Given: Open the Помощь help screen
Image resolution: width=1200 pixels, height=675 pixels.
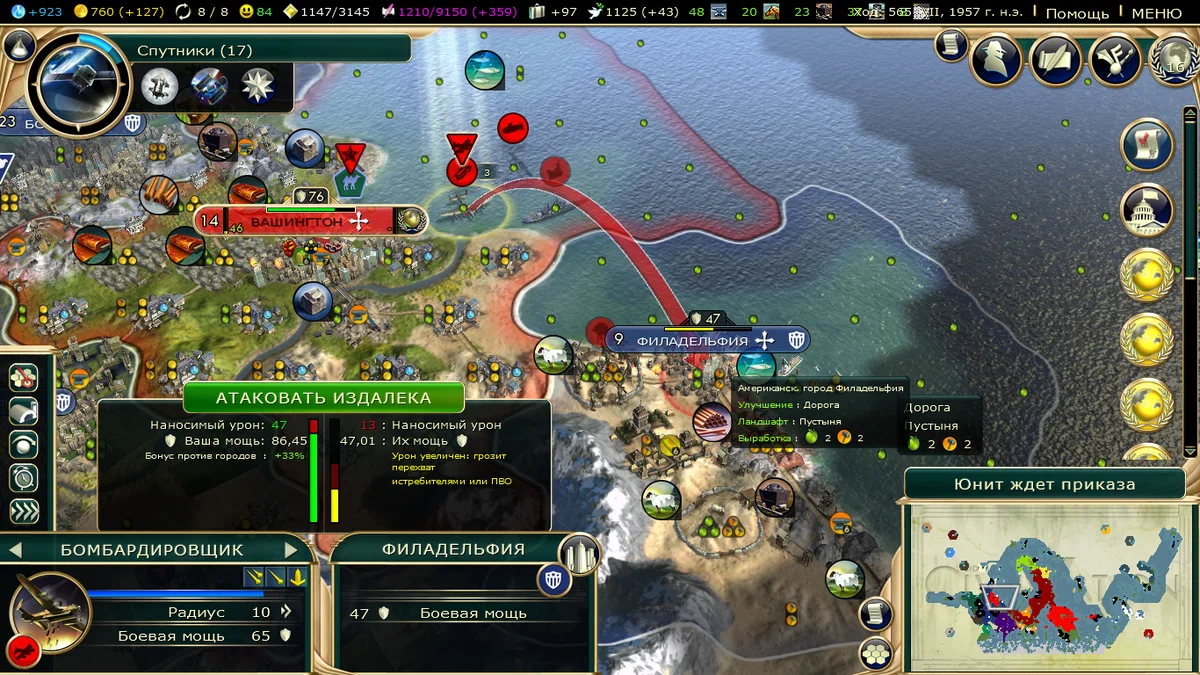Looking at the screenshot, I should tap(1077, 13).
